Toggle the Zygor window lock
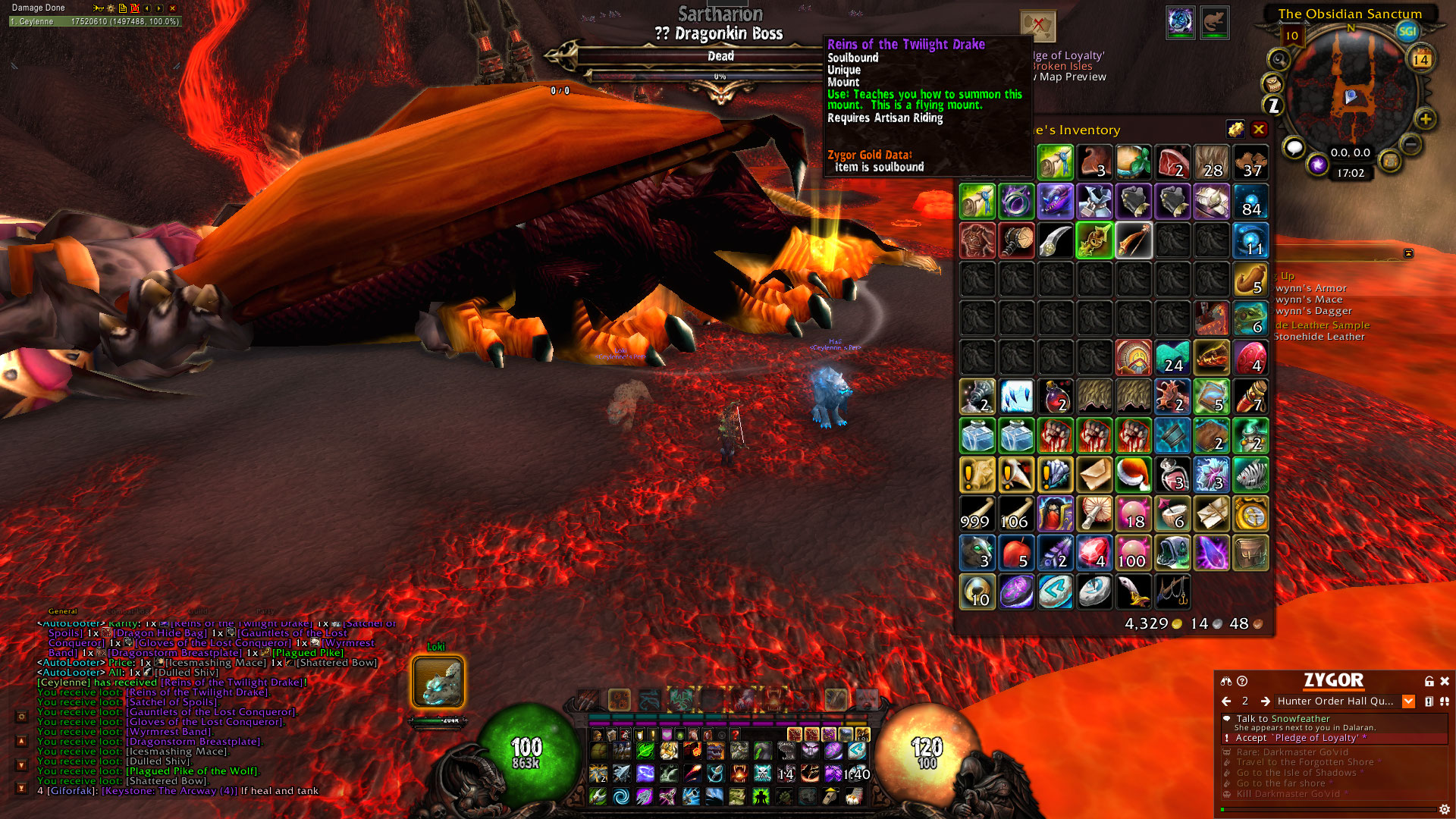 [1429, 681]
